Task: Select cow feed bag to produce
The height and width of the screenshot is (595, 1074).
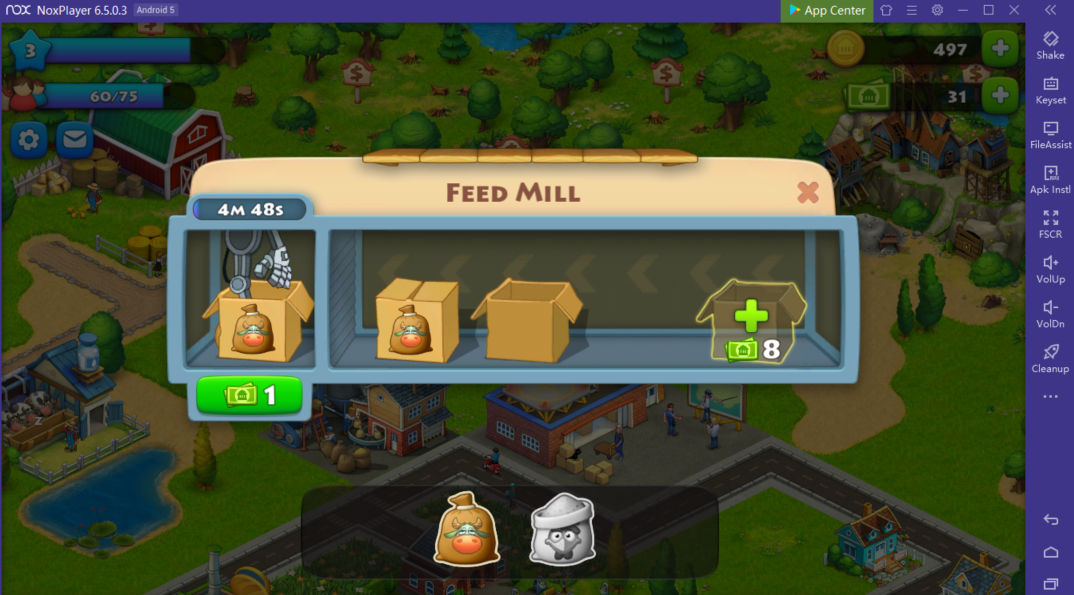Action: pyautogui.click(x=466, y=529)
